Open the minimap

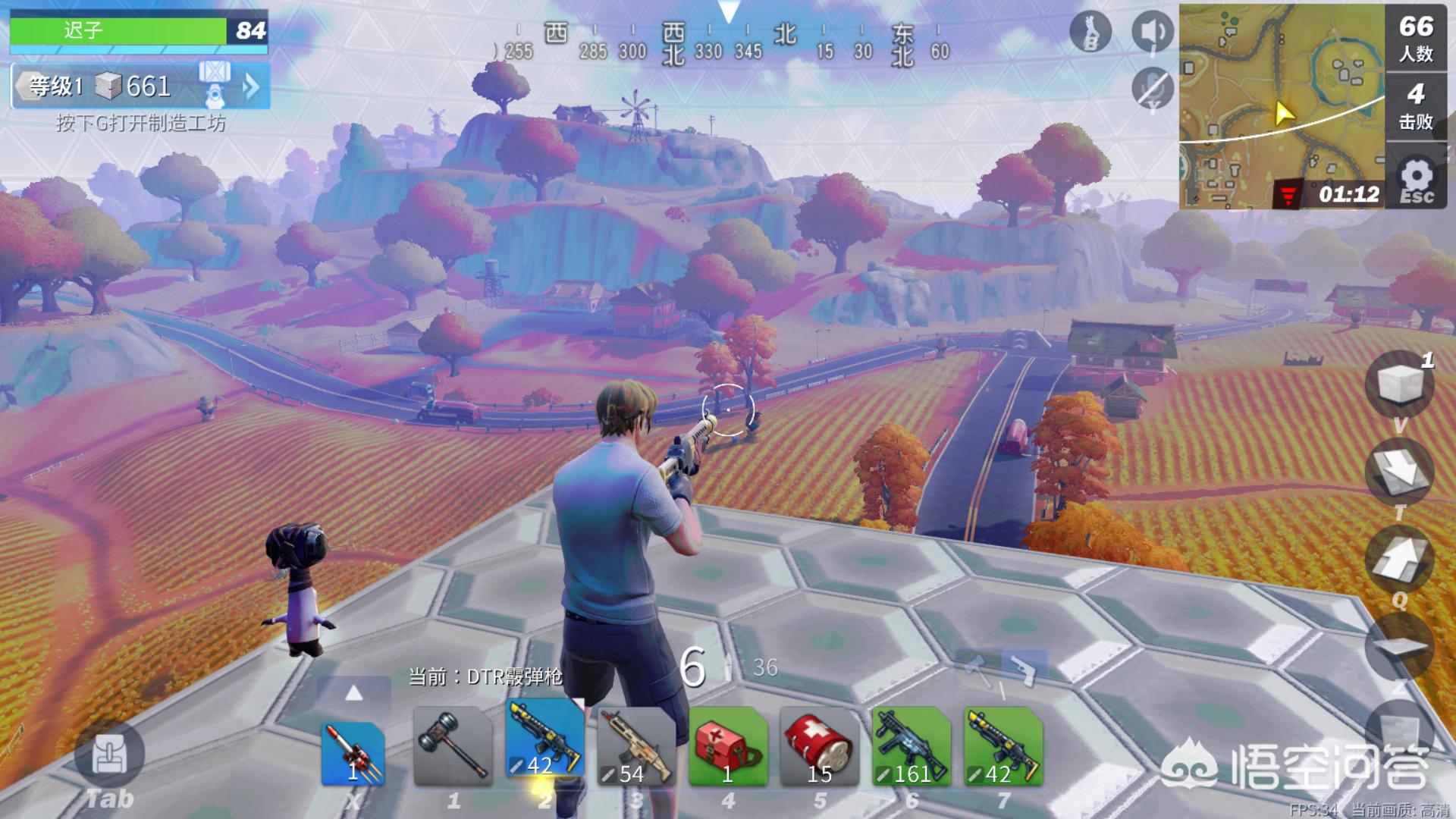pyautogui.click(x=1282, y=106)
